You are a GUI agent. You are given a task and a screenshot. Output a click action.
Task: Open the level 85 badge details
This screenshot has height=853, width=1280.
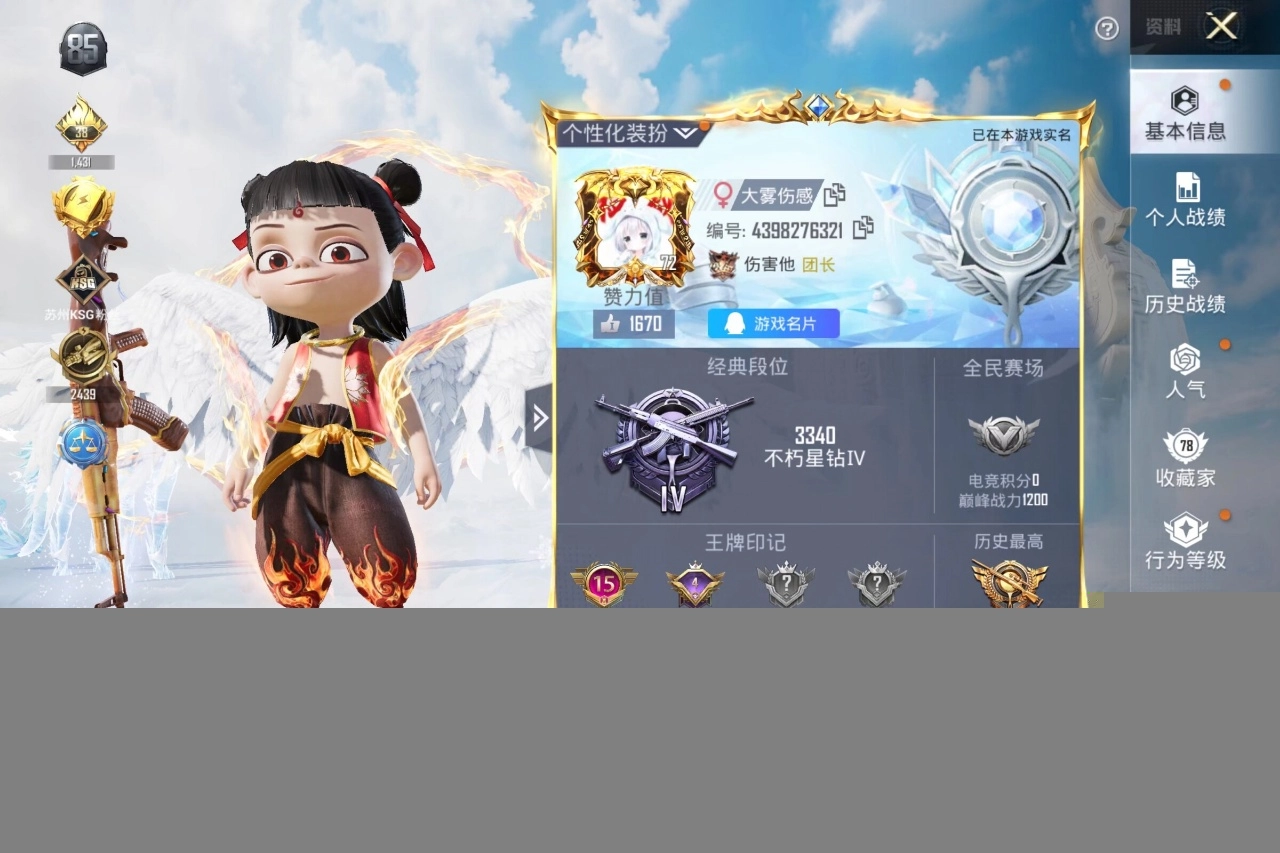pyautogui.click(x=80, y=45)
